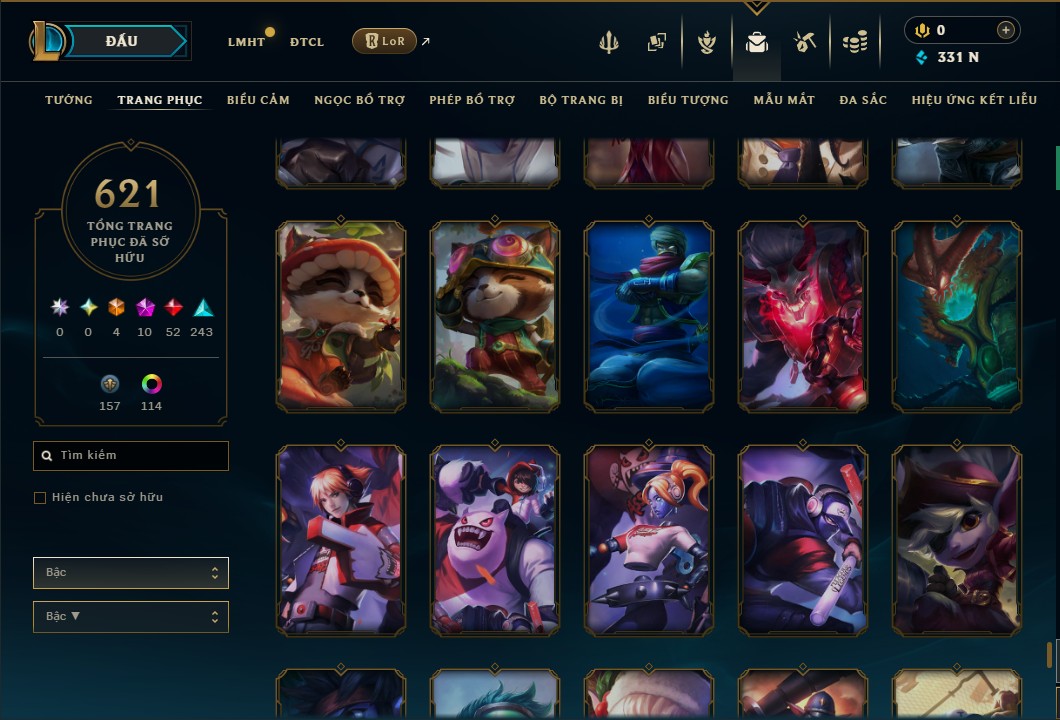Click the plus button to buy RP
Image resolution: width=1060 pixels, height=720 pixels.
pos(1005,30)
